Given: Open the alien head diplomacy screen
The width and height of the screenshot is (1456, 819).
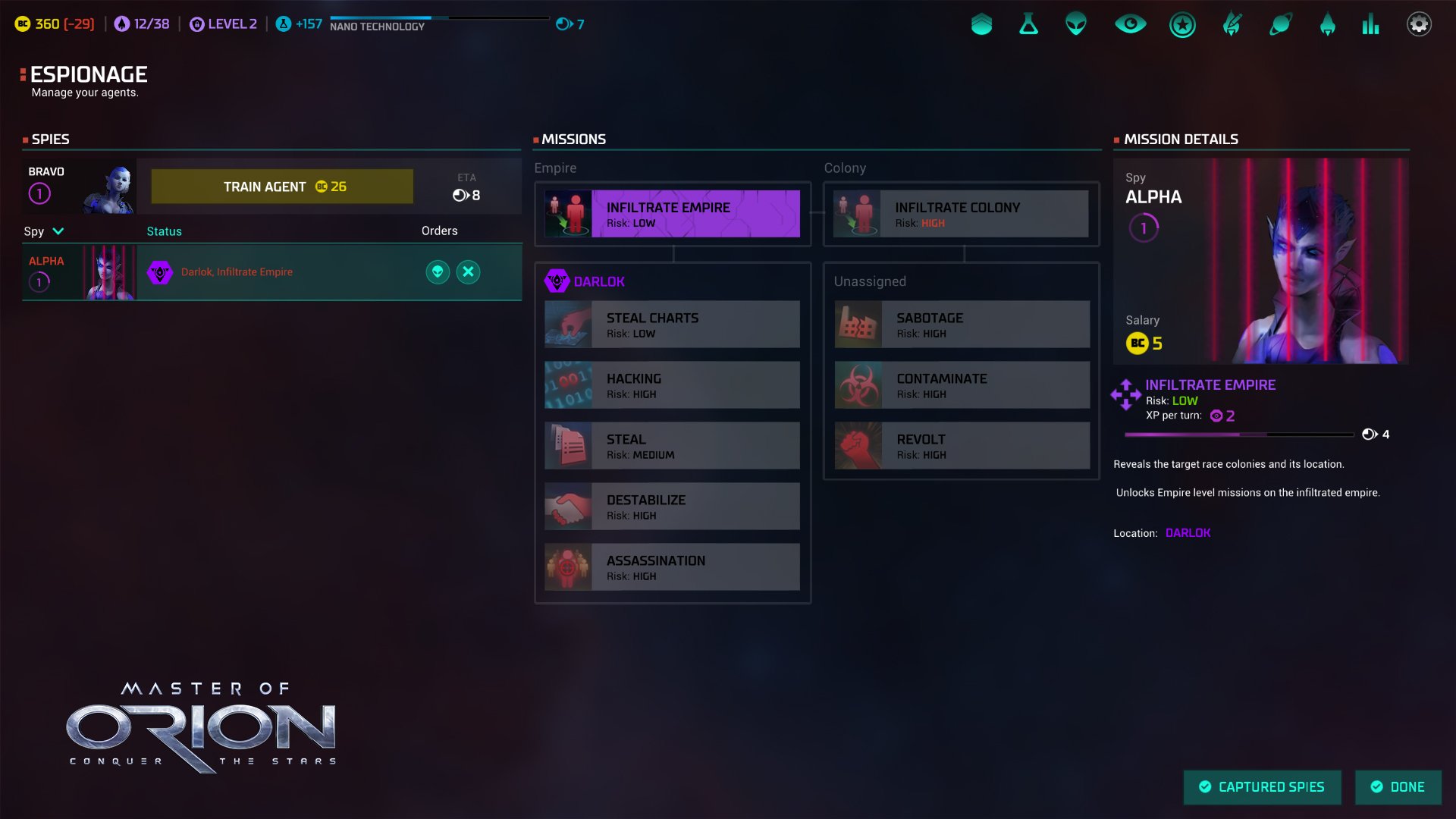Looking at the screenshot, I should point(1075,24).
